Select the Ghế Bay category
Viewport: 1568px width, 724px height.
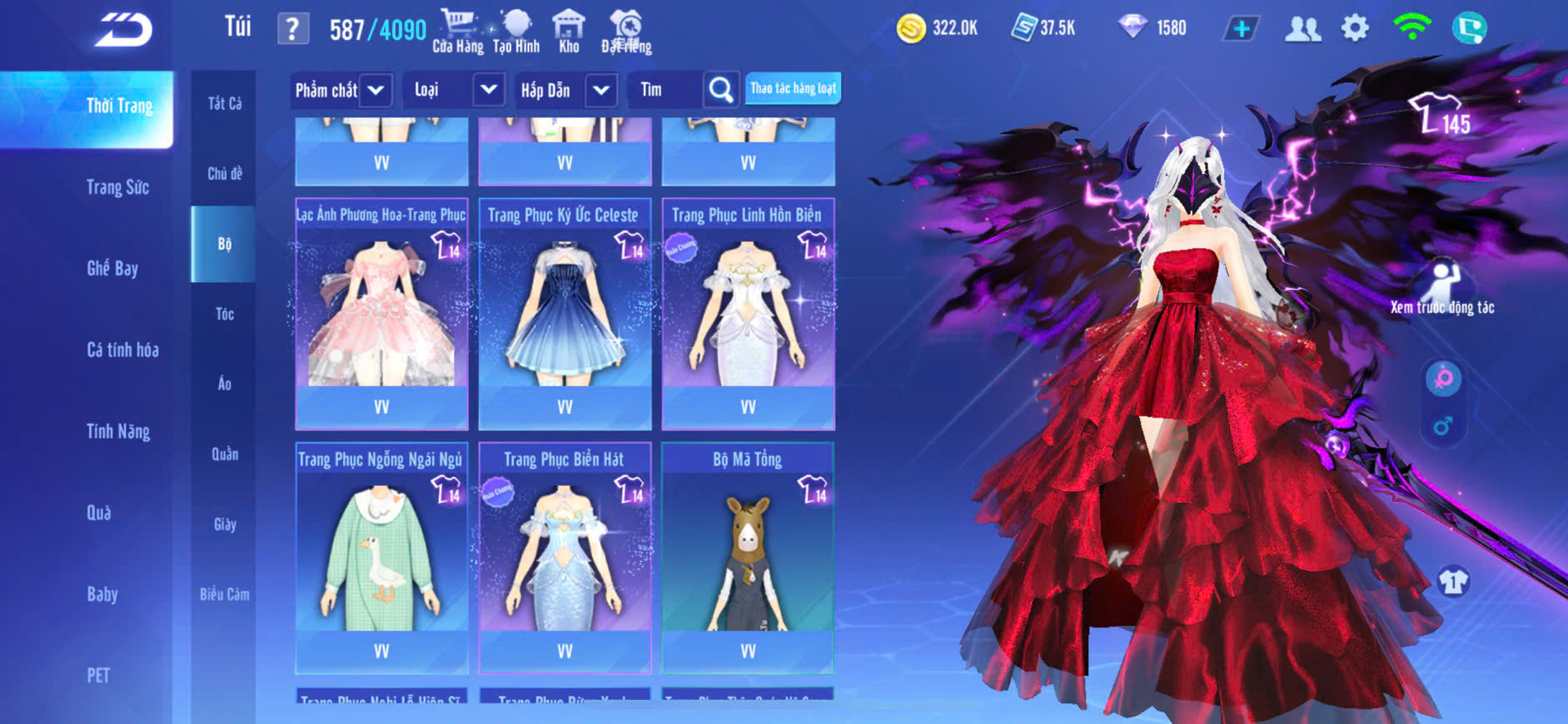[112, 268]
